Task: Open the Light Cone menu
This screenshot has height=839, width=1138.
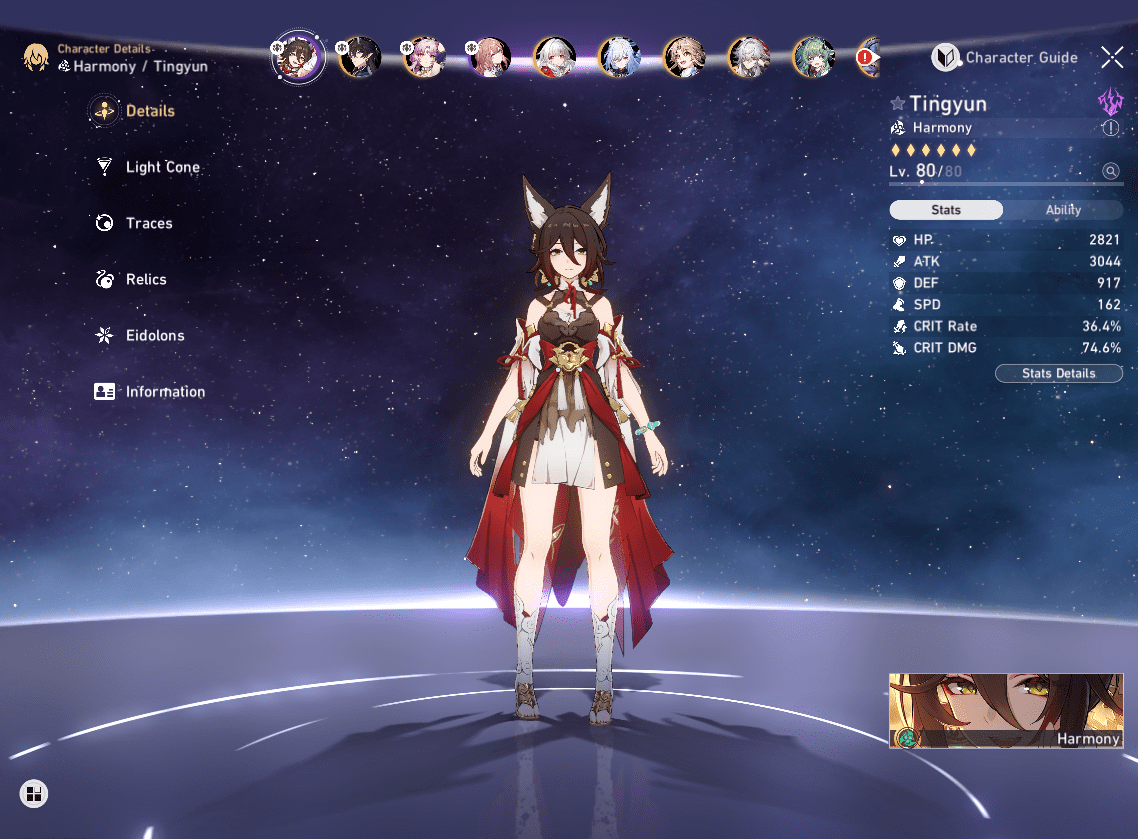Action: (162, 167)
